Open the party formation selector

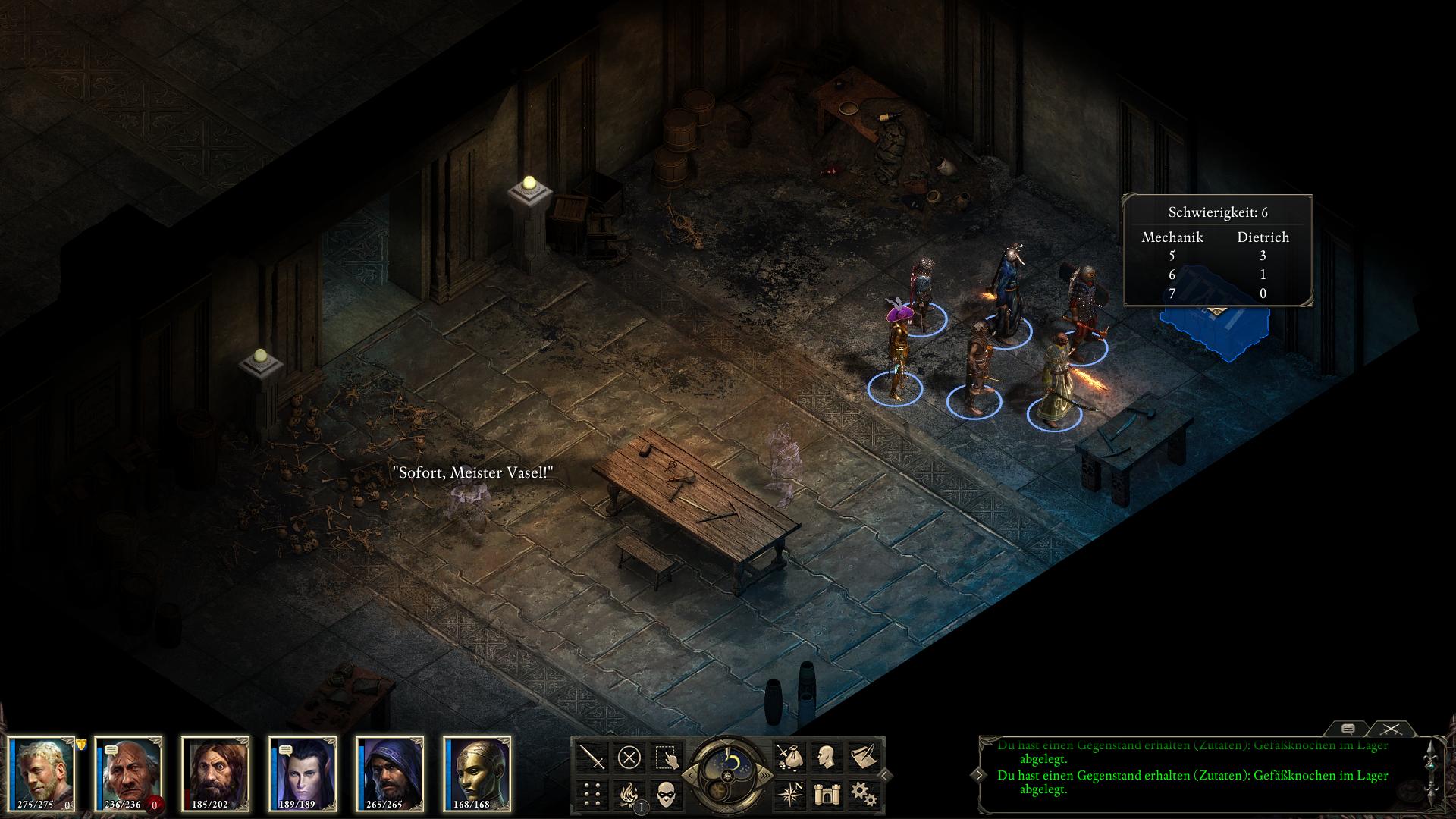coord(592,793)
